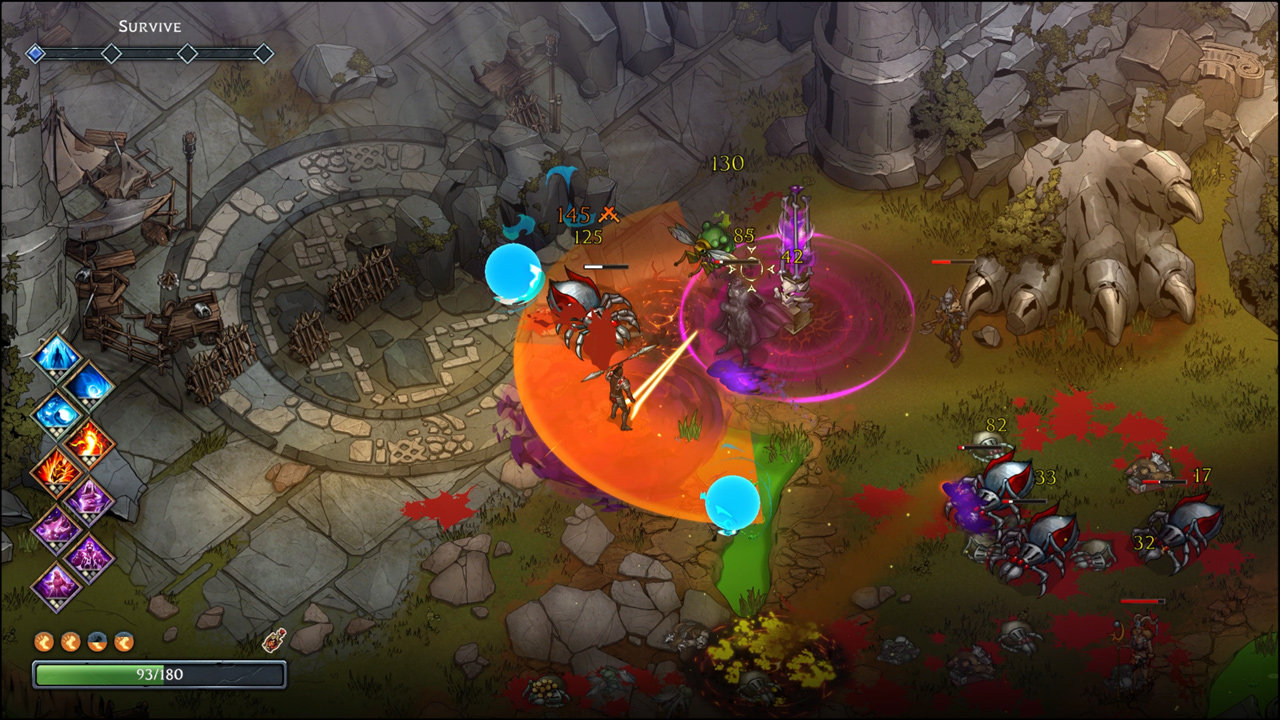This screenshot has width=1280, height=720.
Task: Click the half-depleted dash charge icon
Action: point(98,642)
